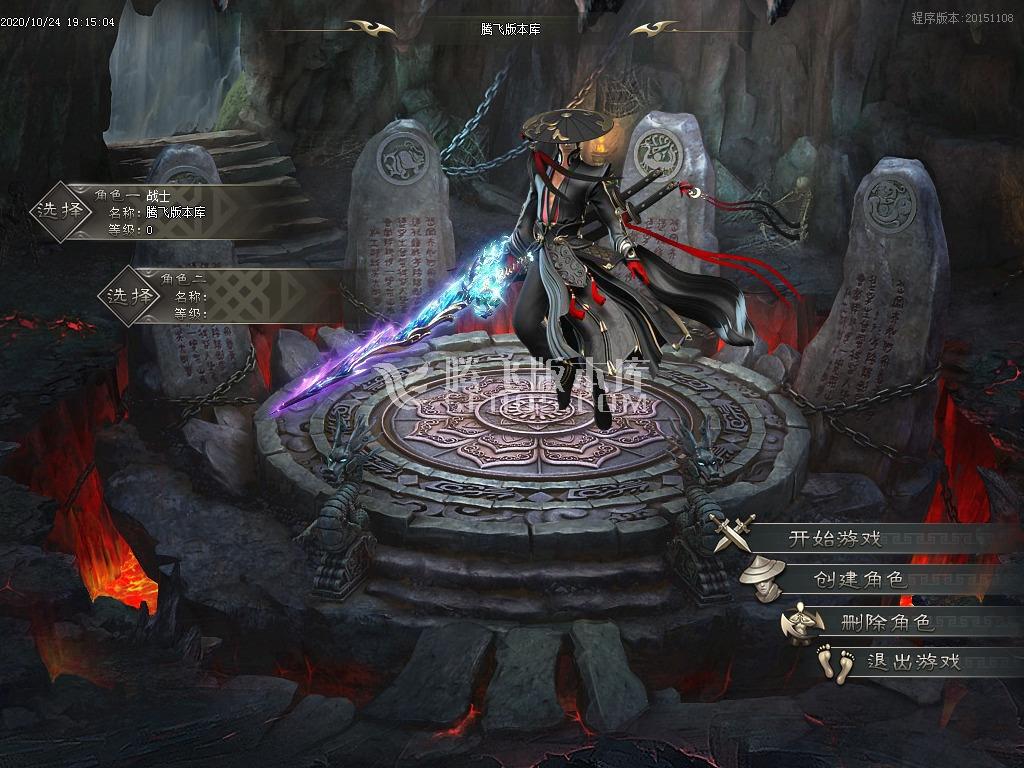Open 创建角色 to create a character
Image resolution: width=1024 pixels, height=768 pixels.
pyautogui.click(x=858, y=579)
